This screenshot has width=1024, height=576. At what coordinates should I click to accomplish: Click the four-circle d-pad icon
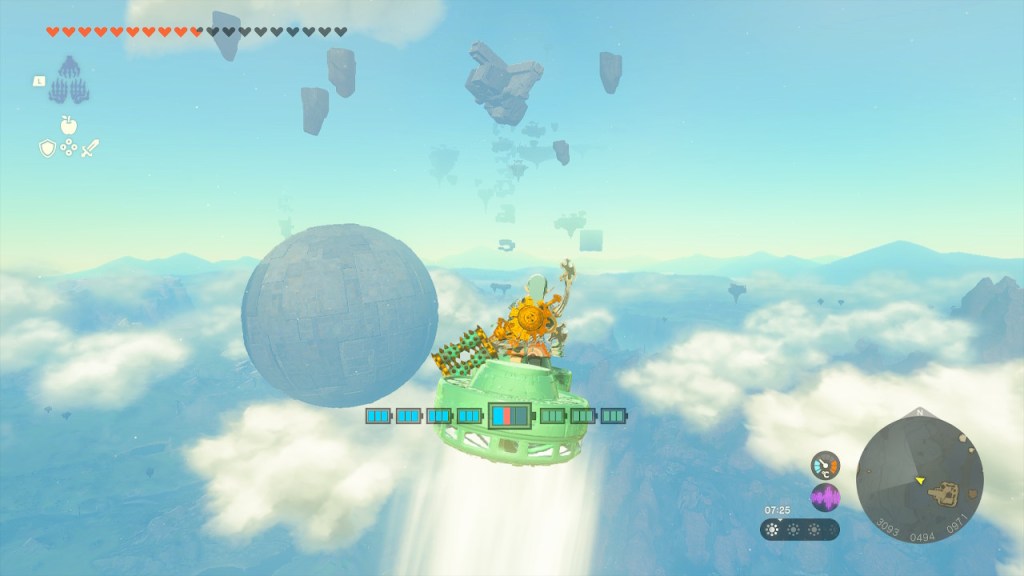point(68,148)
